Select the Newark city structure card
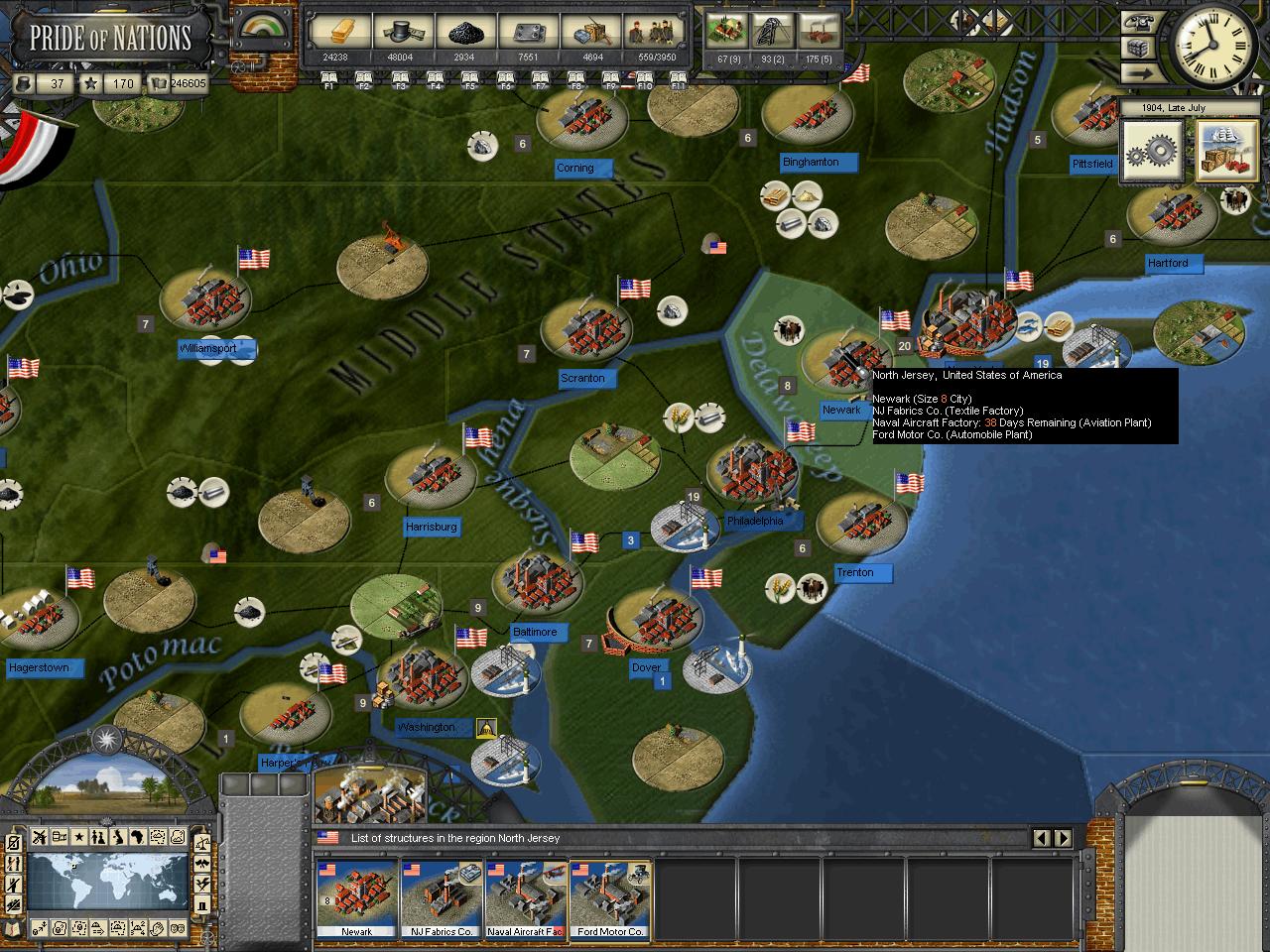The width and height of the screenshot is (1270, 952). [x=356, y=898]
